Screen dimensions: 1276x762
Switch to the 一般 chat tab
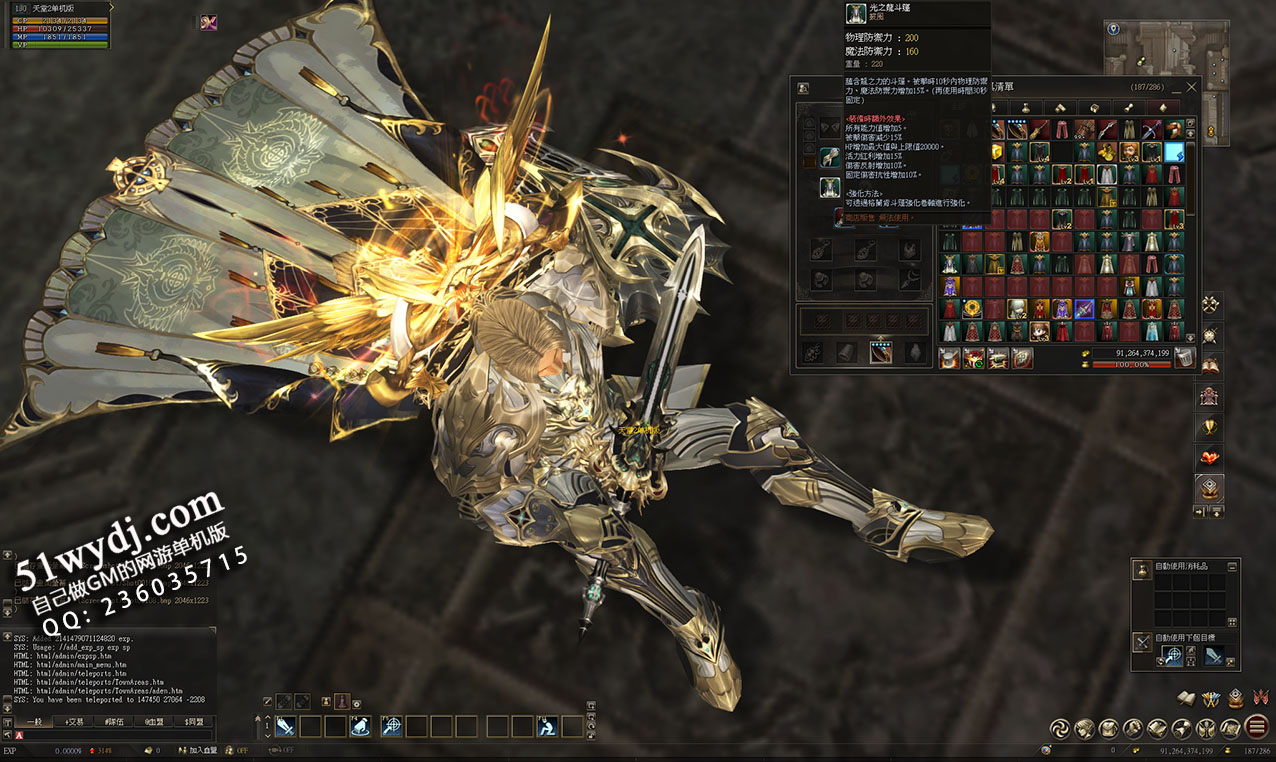point(35,721)
